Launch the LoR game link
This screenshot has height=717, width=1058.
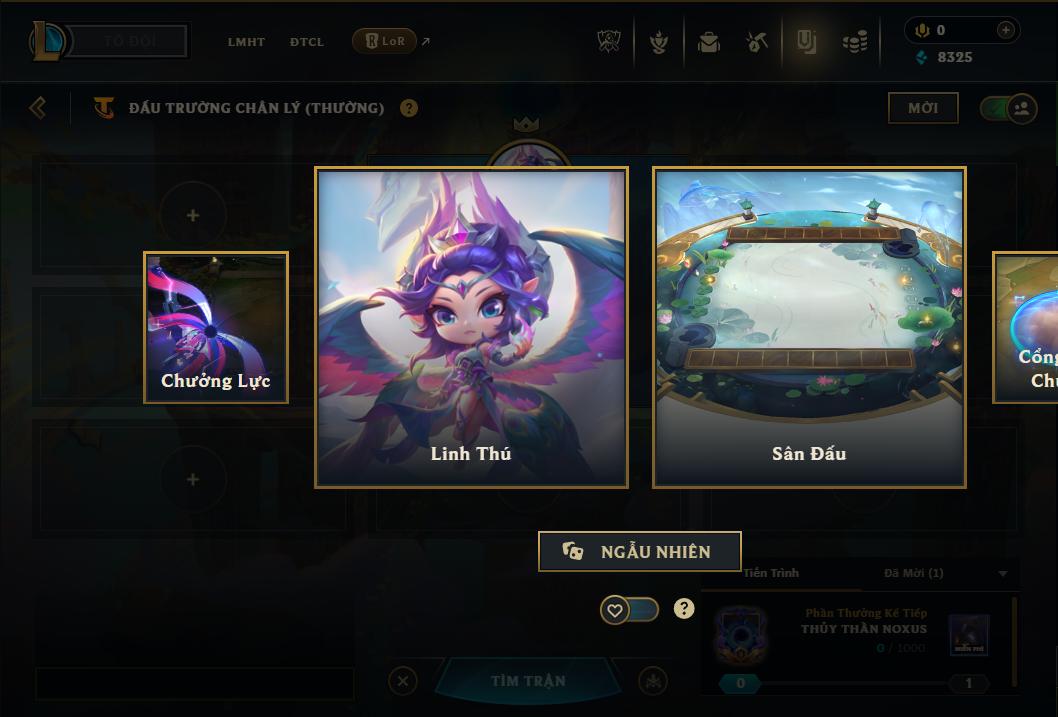click(x=385, y=41)
